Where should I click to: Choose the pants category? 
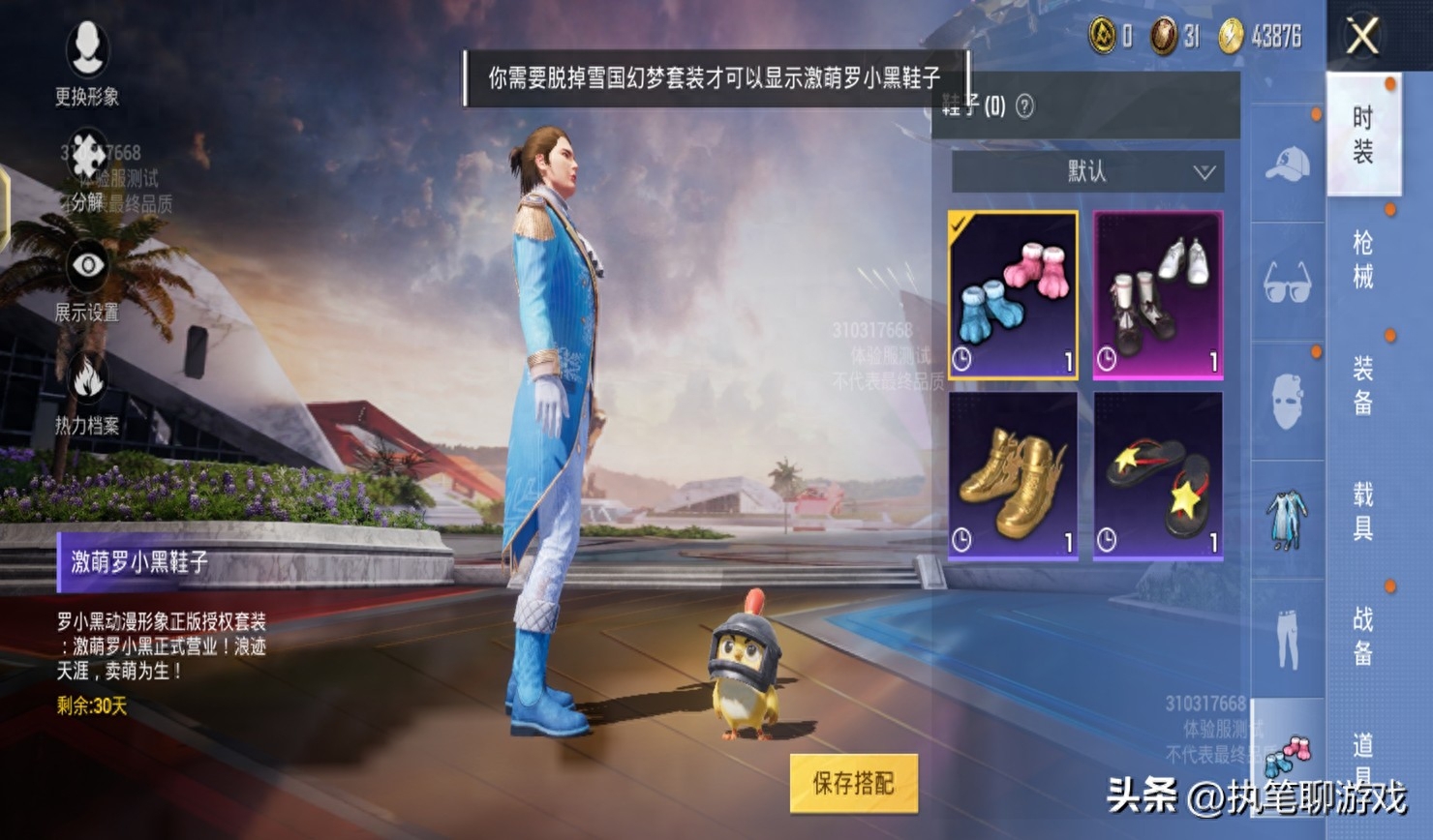[1288, 639]
